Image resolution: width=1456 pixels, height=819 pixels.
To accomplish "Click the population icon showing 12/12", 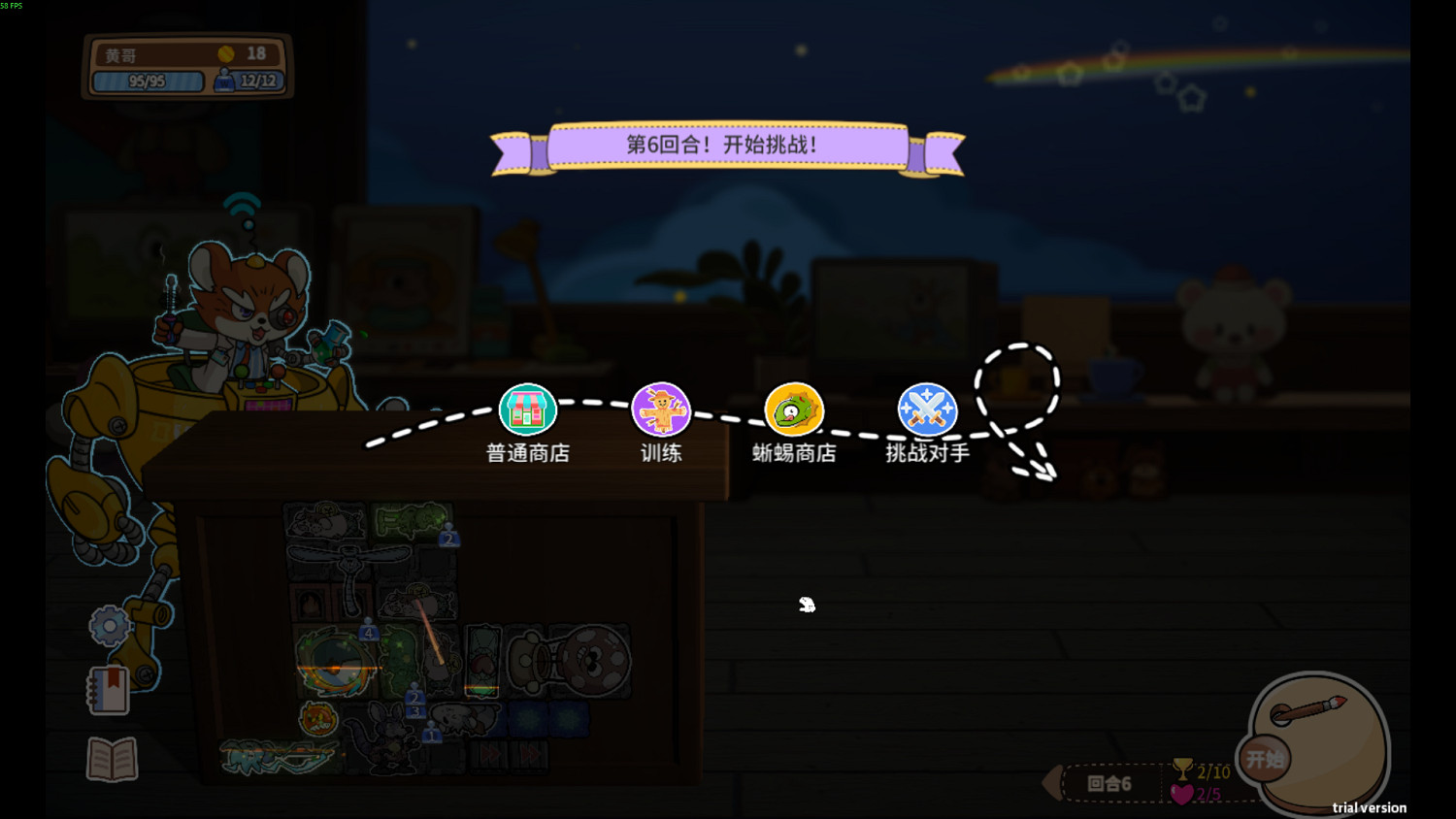I will pyautogui.click(x=248, y=82).
